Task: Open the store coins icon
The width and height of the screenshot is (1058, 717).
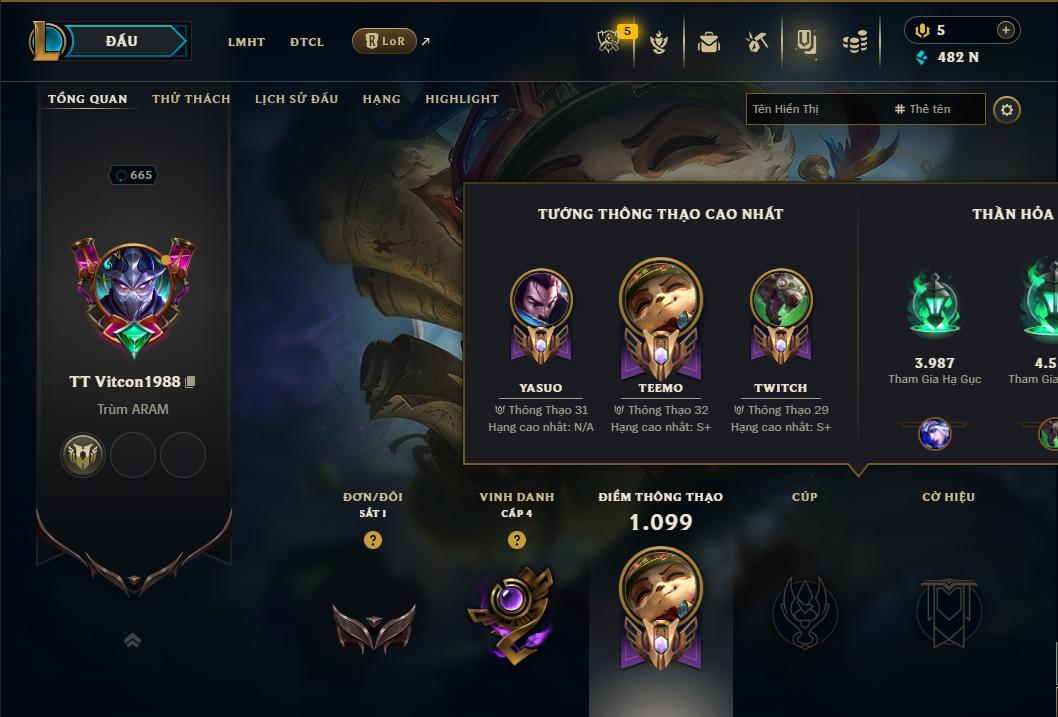Action: coord(854,42)
